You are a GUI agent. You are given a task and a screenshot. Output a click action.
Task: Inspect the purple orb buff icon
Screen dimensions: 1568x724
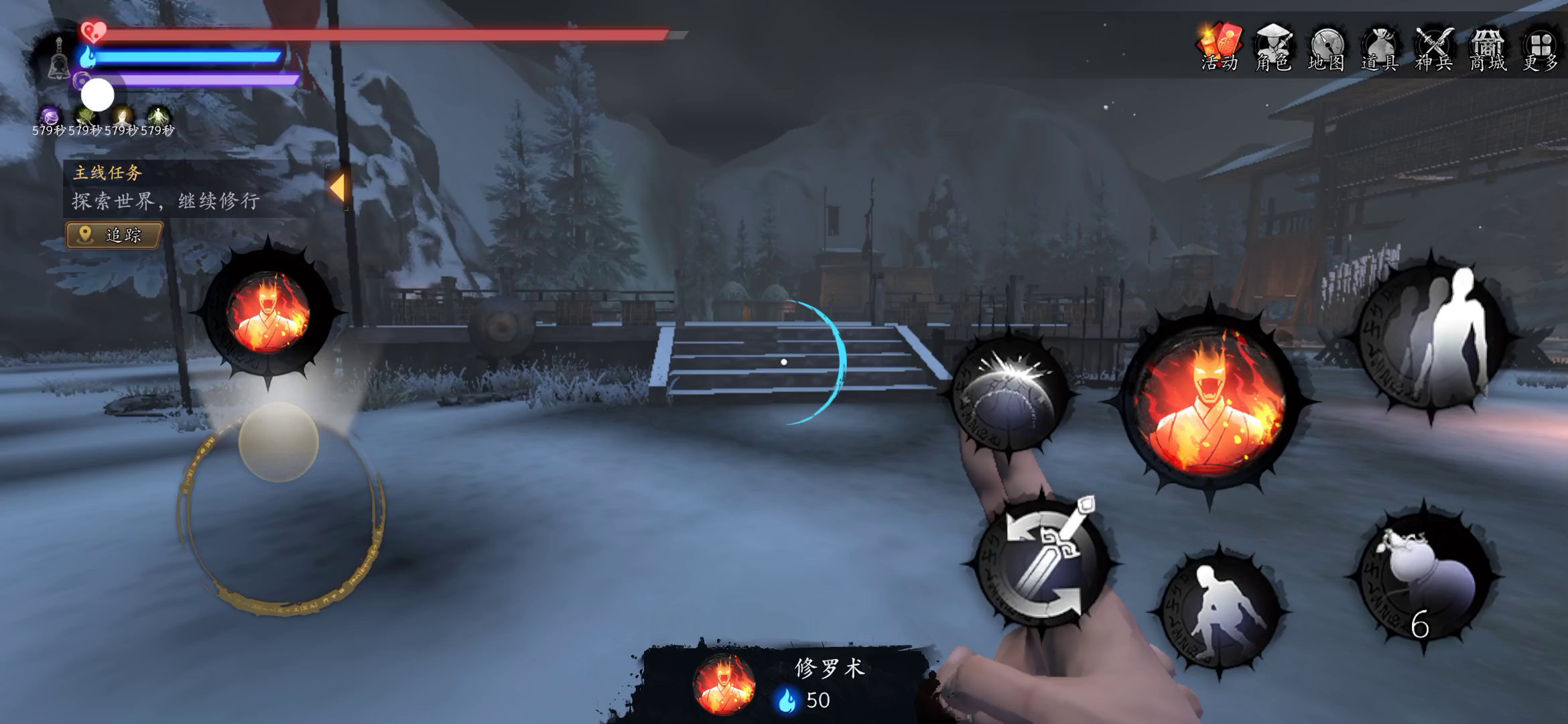coord(49,115)
